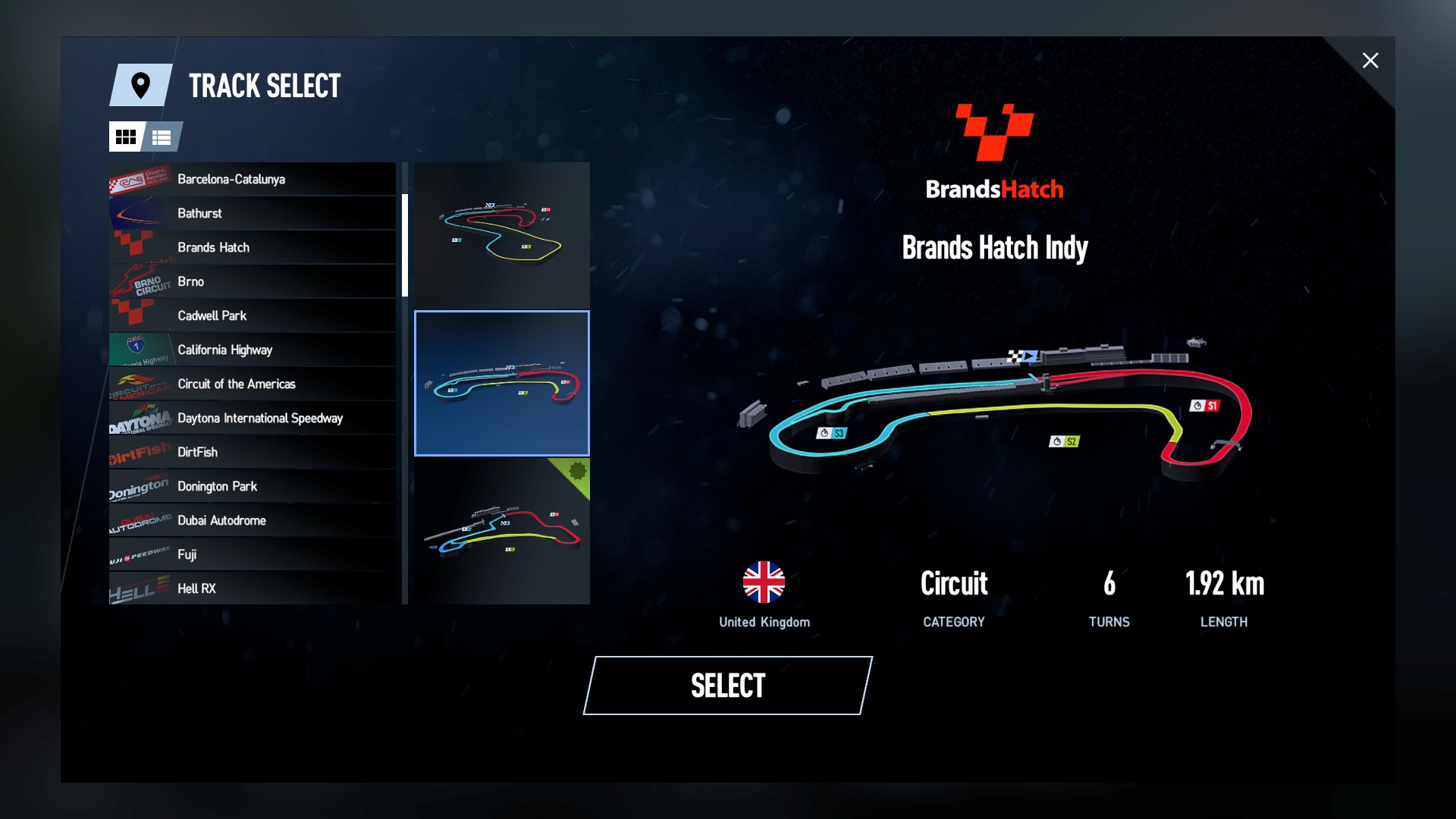Select Bathurst from the track list
This screenshot has height=819, width=1456.
pos(250,213)
